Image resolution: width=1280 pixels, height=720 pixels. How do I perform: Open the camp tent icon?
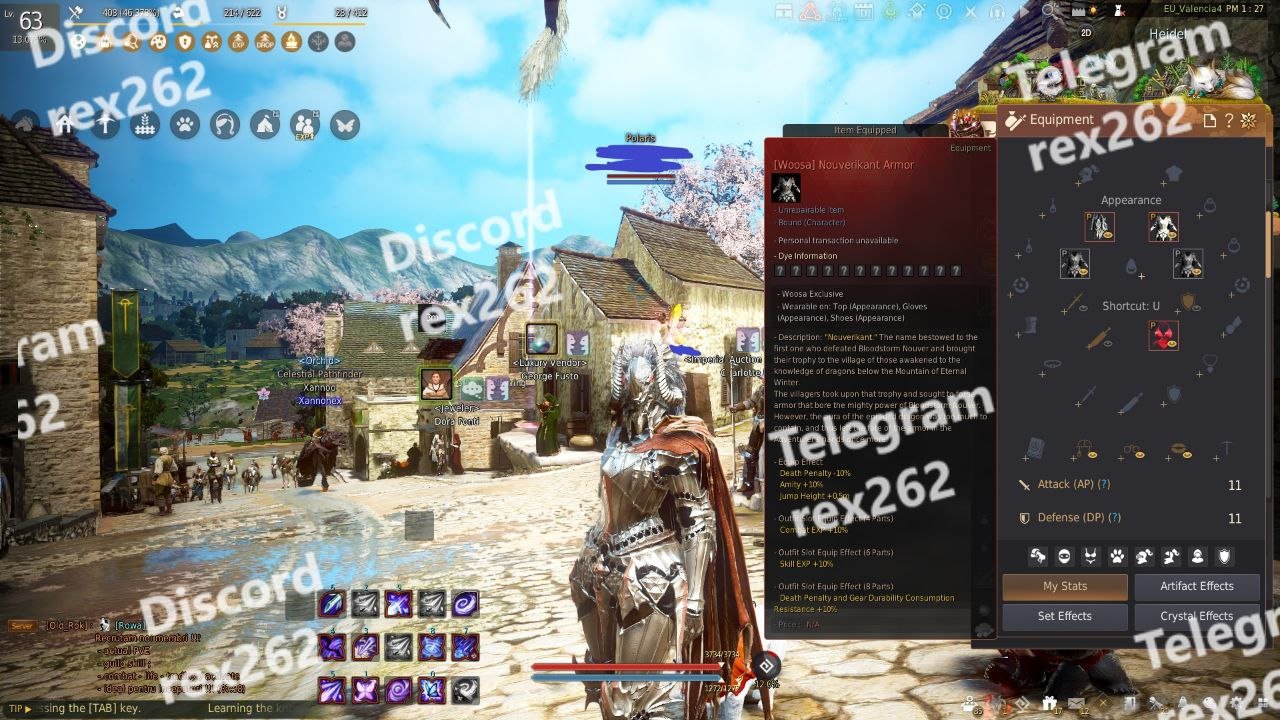[x=264, y=124]
